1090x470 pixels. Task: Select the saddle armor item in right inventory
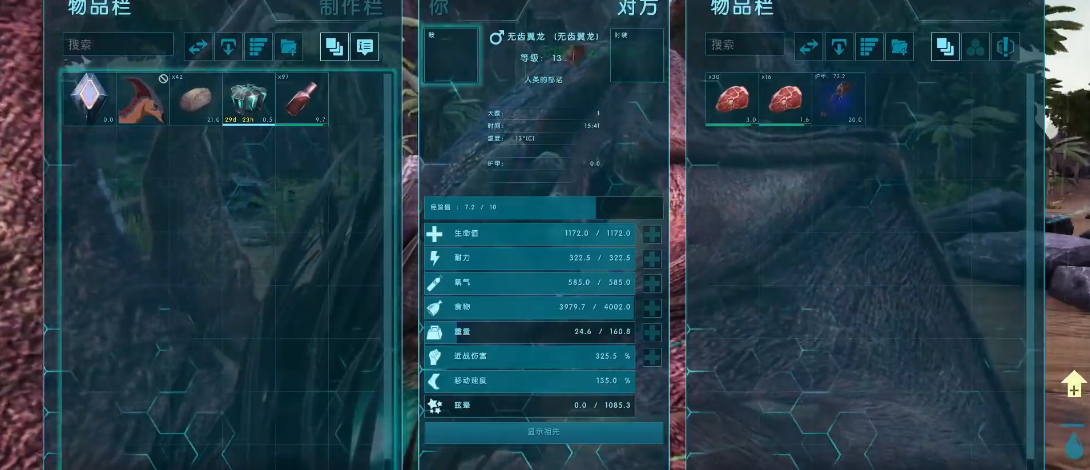click(838, 99)
